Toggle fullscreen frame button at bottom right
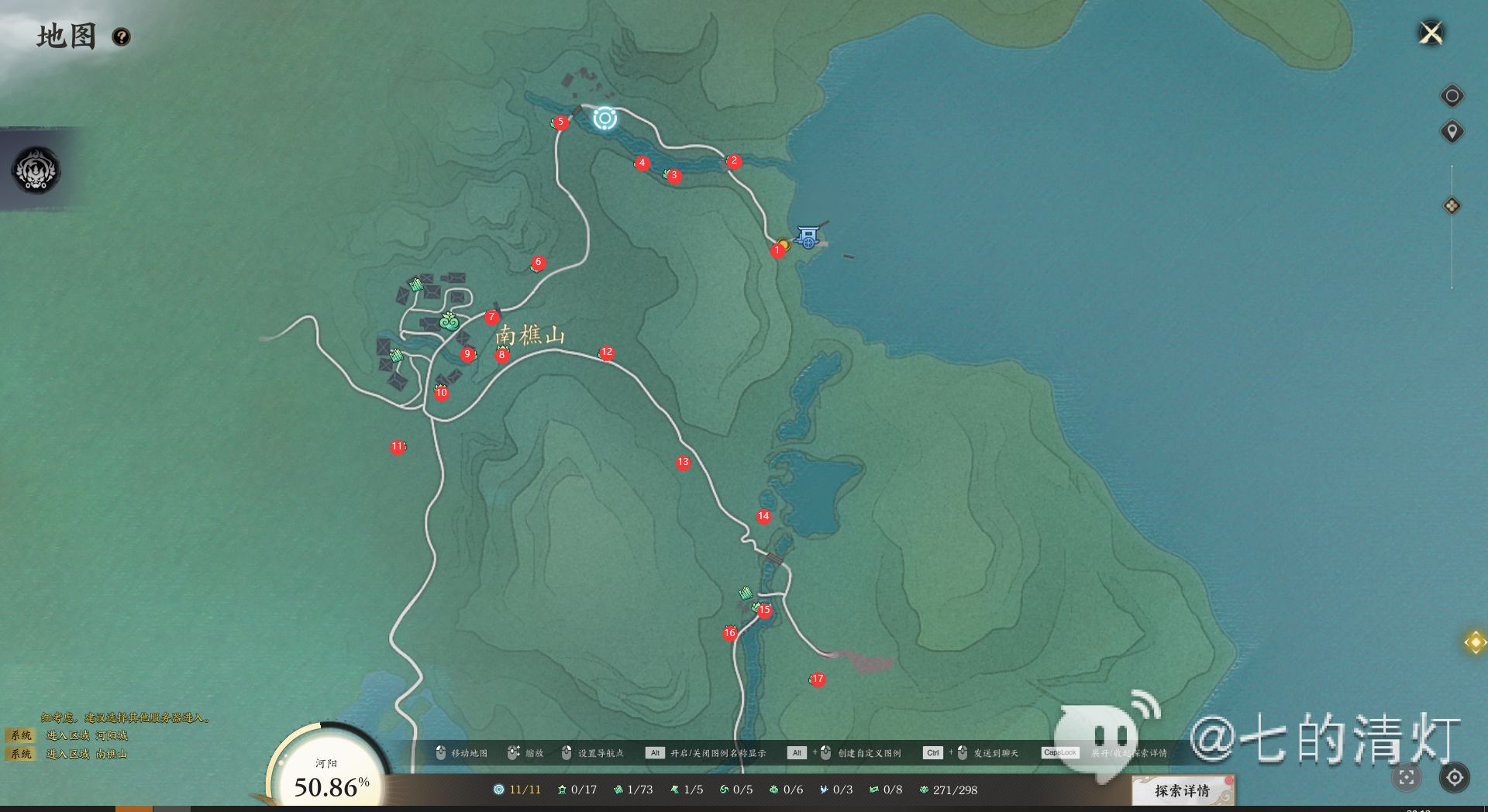Screen dimensions: 1488x812 pos(1407,777)
